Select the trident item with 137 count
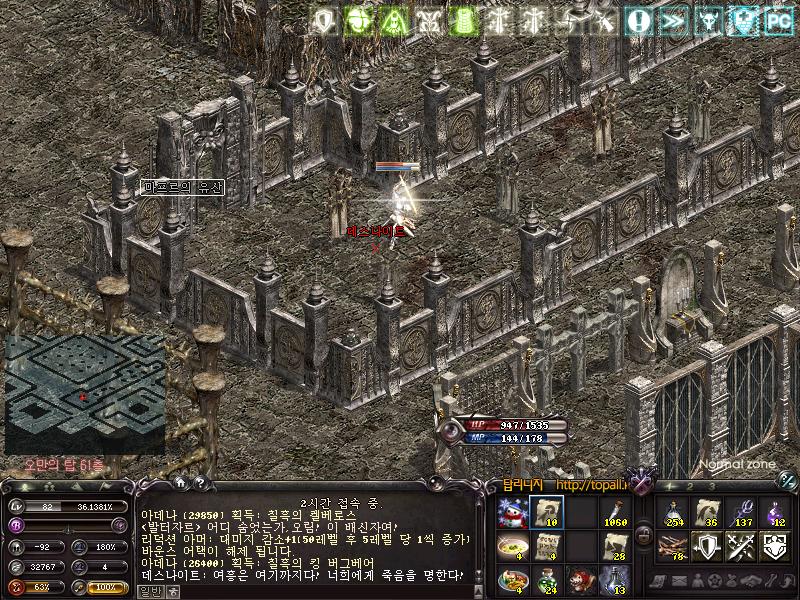The width and height of the screenshot is (800, 600). click(x=741, y=513)
